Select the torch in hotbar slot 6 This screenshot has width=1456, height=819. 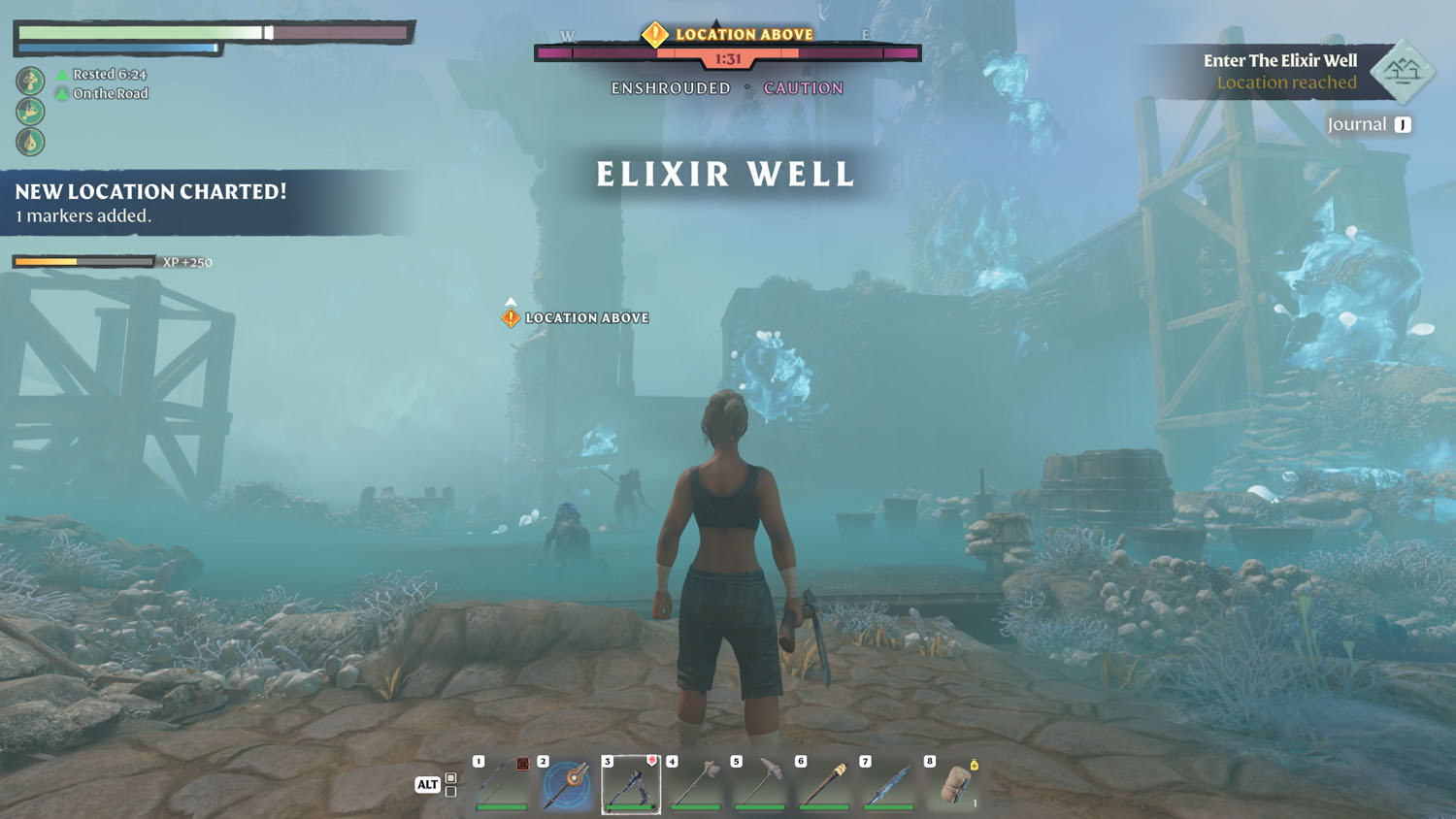click(823, 786)
